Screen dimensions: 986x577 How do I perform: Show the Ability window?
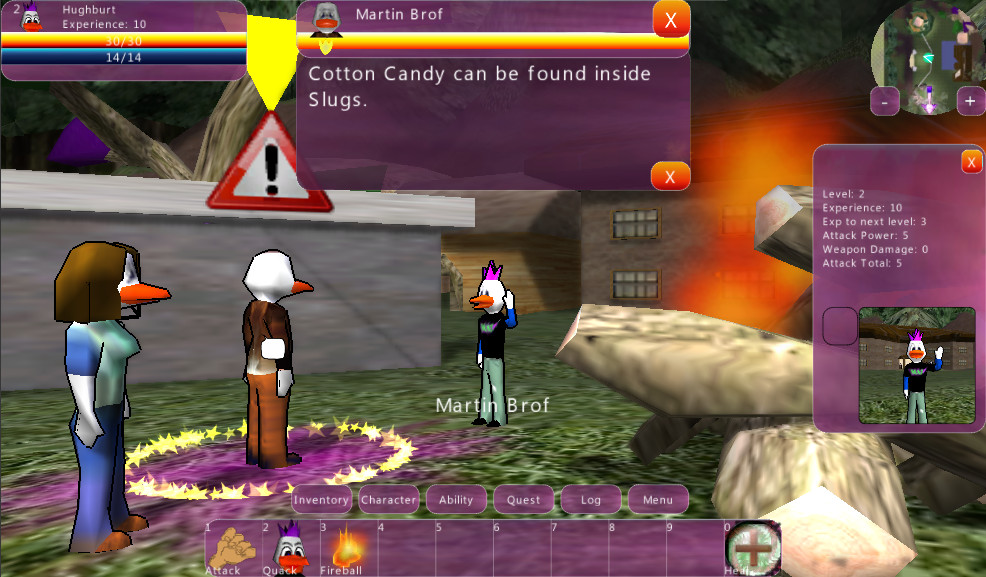[456, 499]
